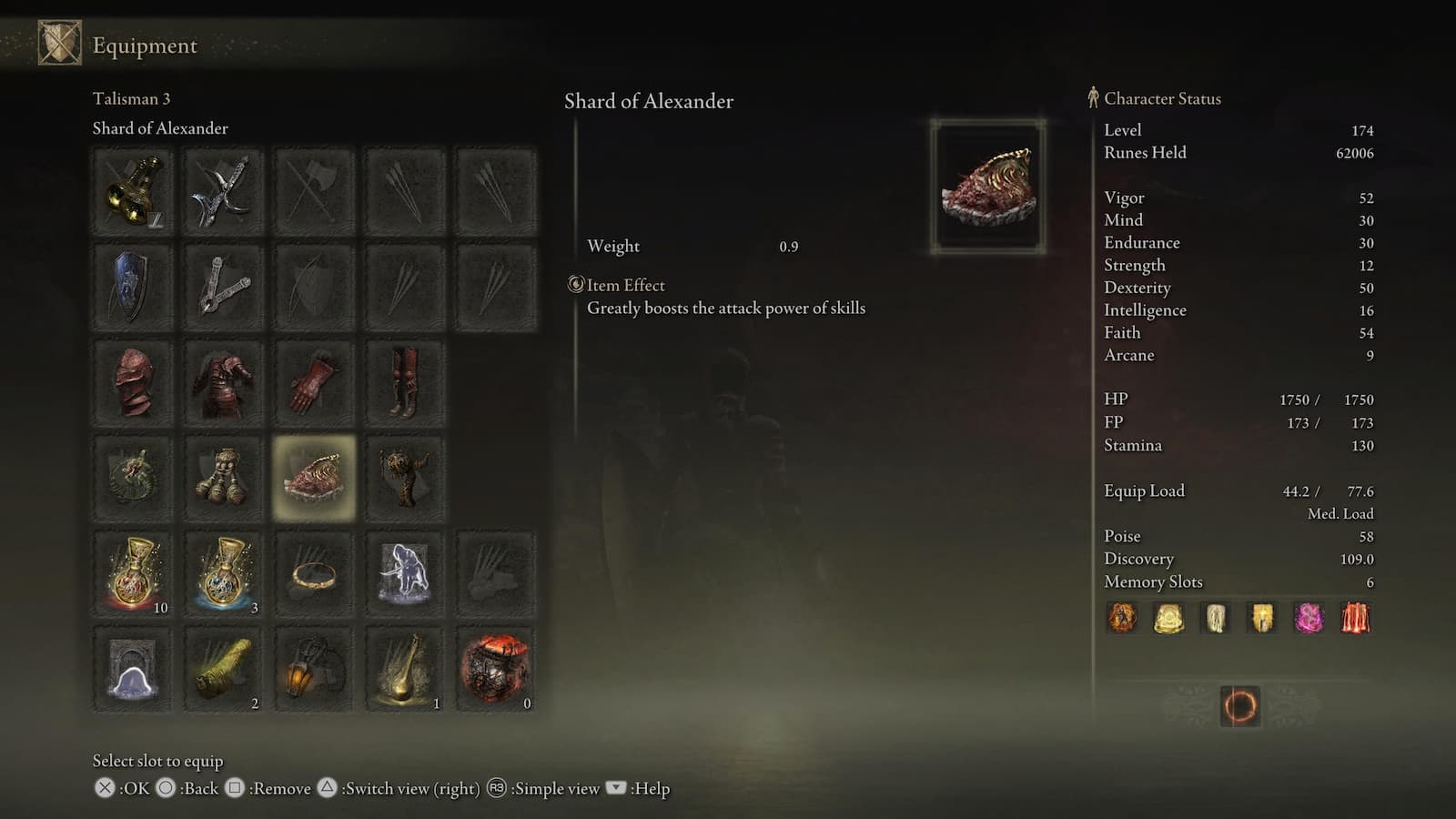Select the equipped chest armor slot
Screen dimensions: 1456x819
click(x=223, y=380)
